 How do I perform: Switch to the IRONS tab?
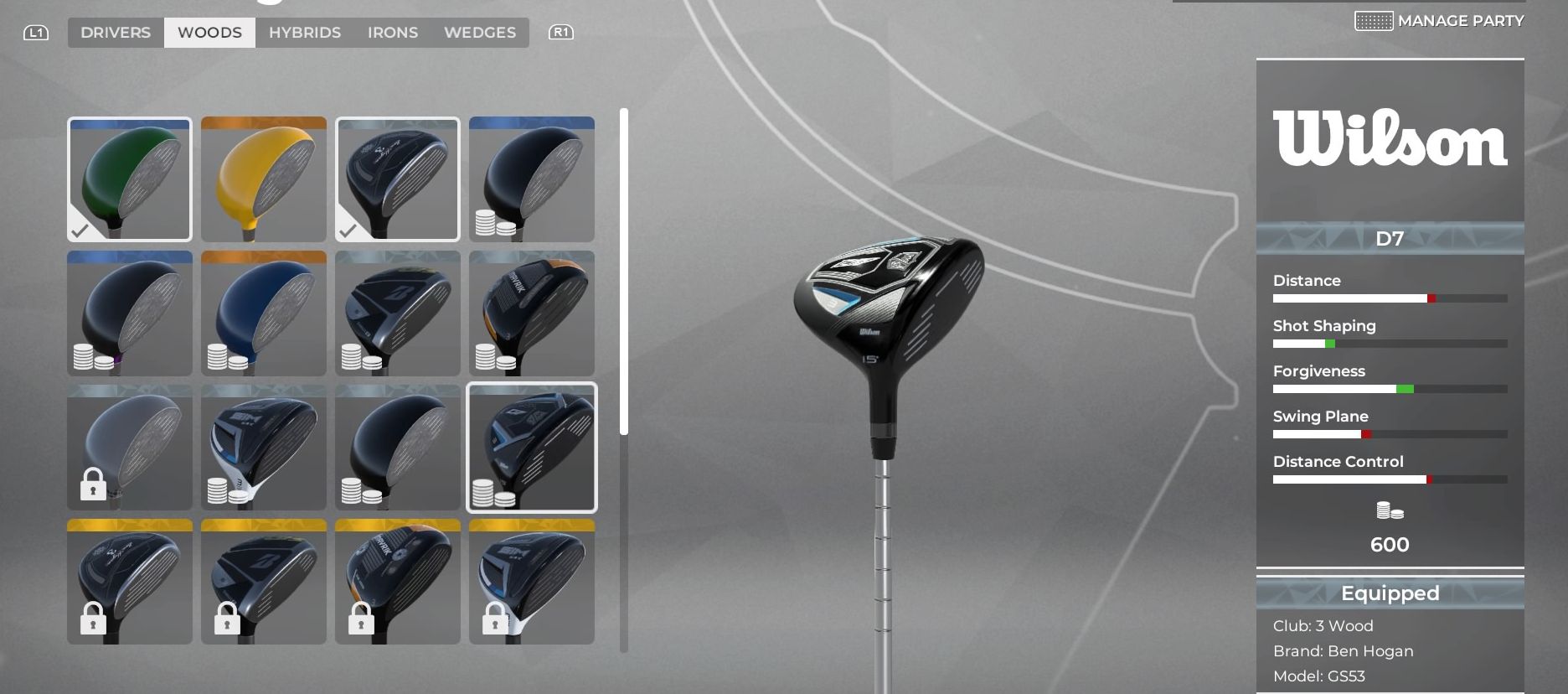point(392,32)
